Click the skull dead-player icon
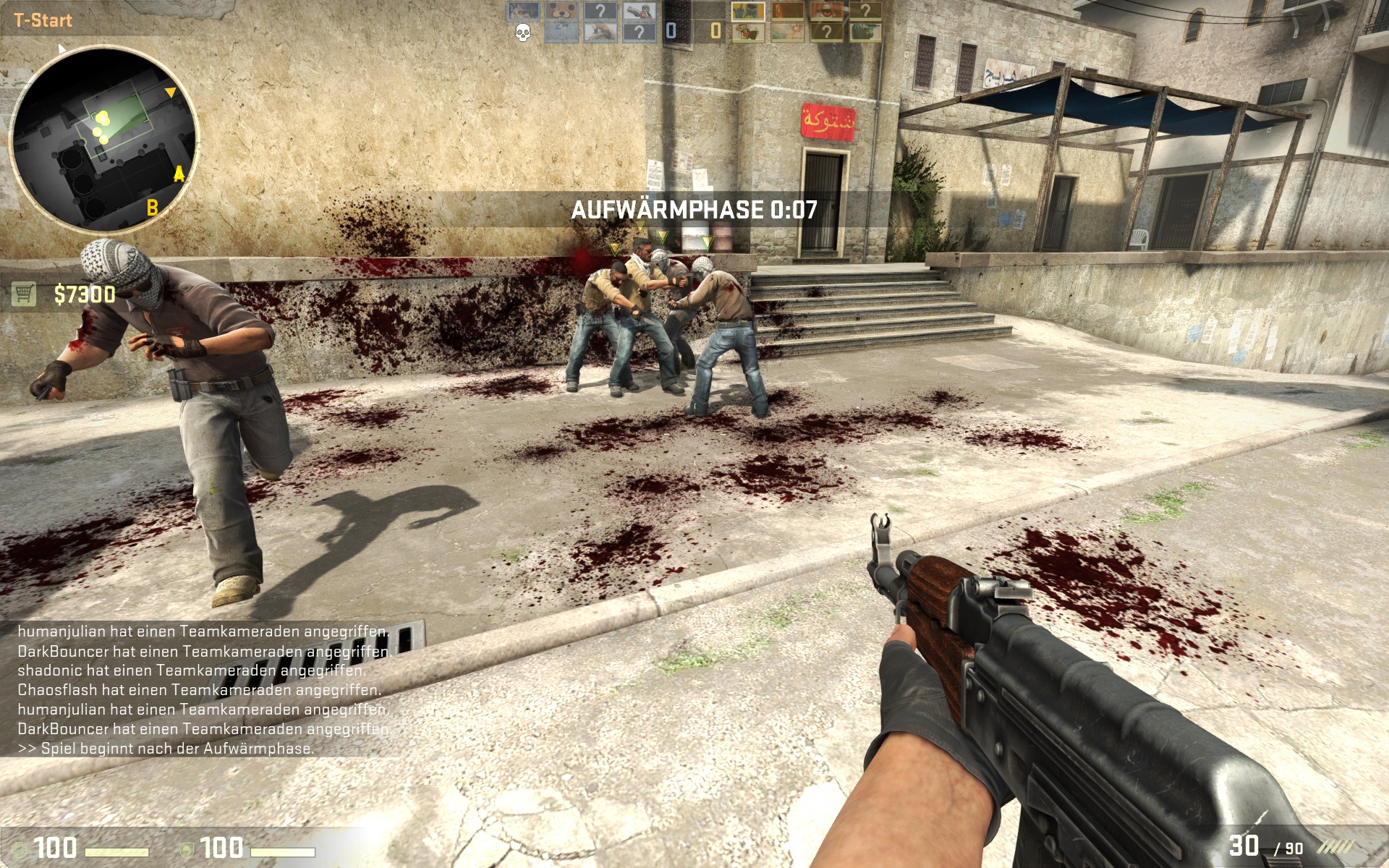The image size is (1389, 868). [x=522, y=32]
